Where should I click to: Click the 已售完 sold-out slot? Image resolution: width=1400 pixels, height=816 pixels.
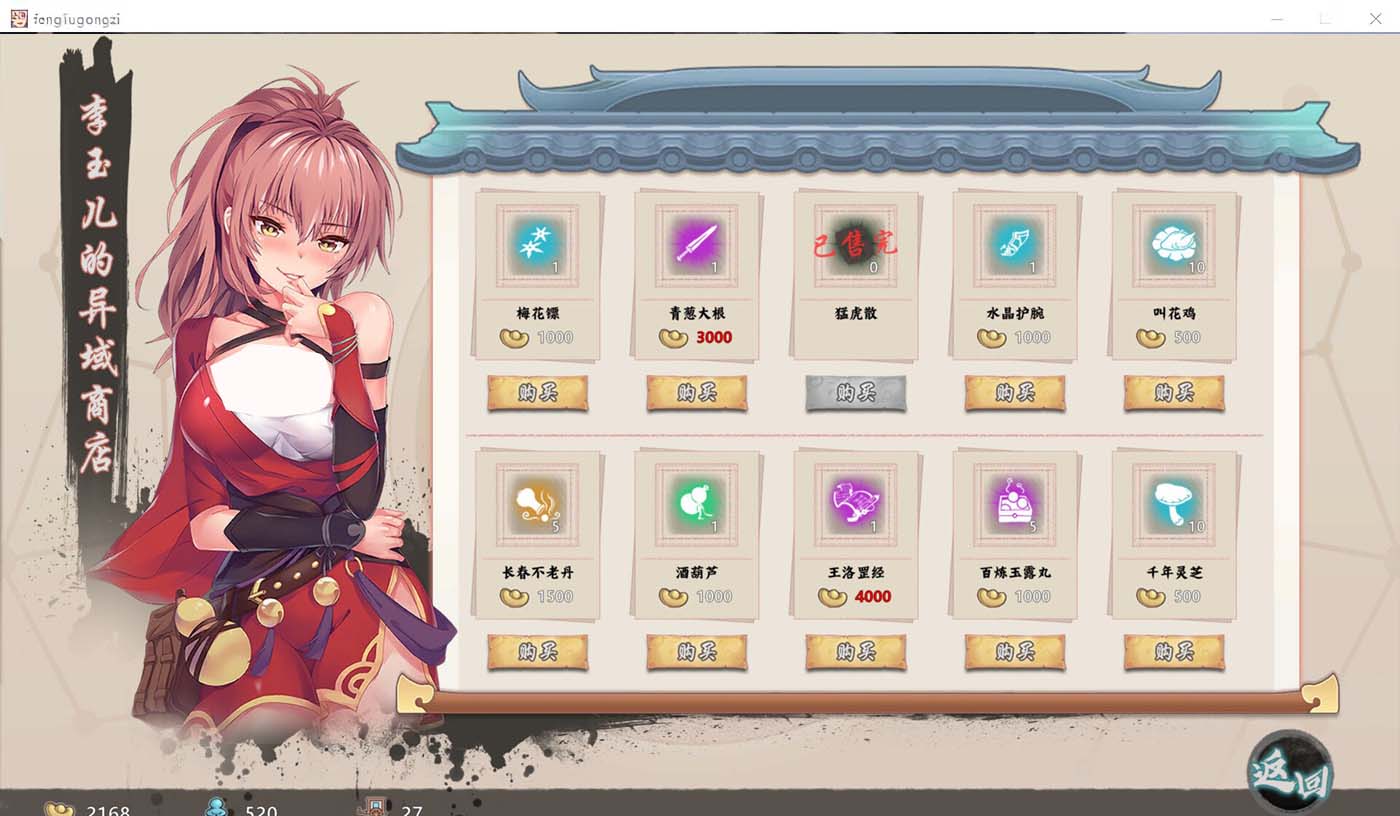click(855, 243)
